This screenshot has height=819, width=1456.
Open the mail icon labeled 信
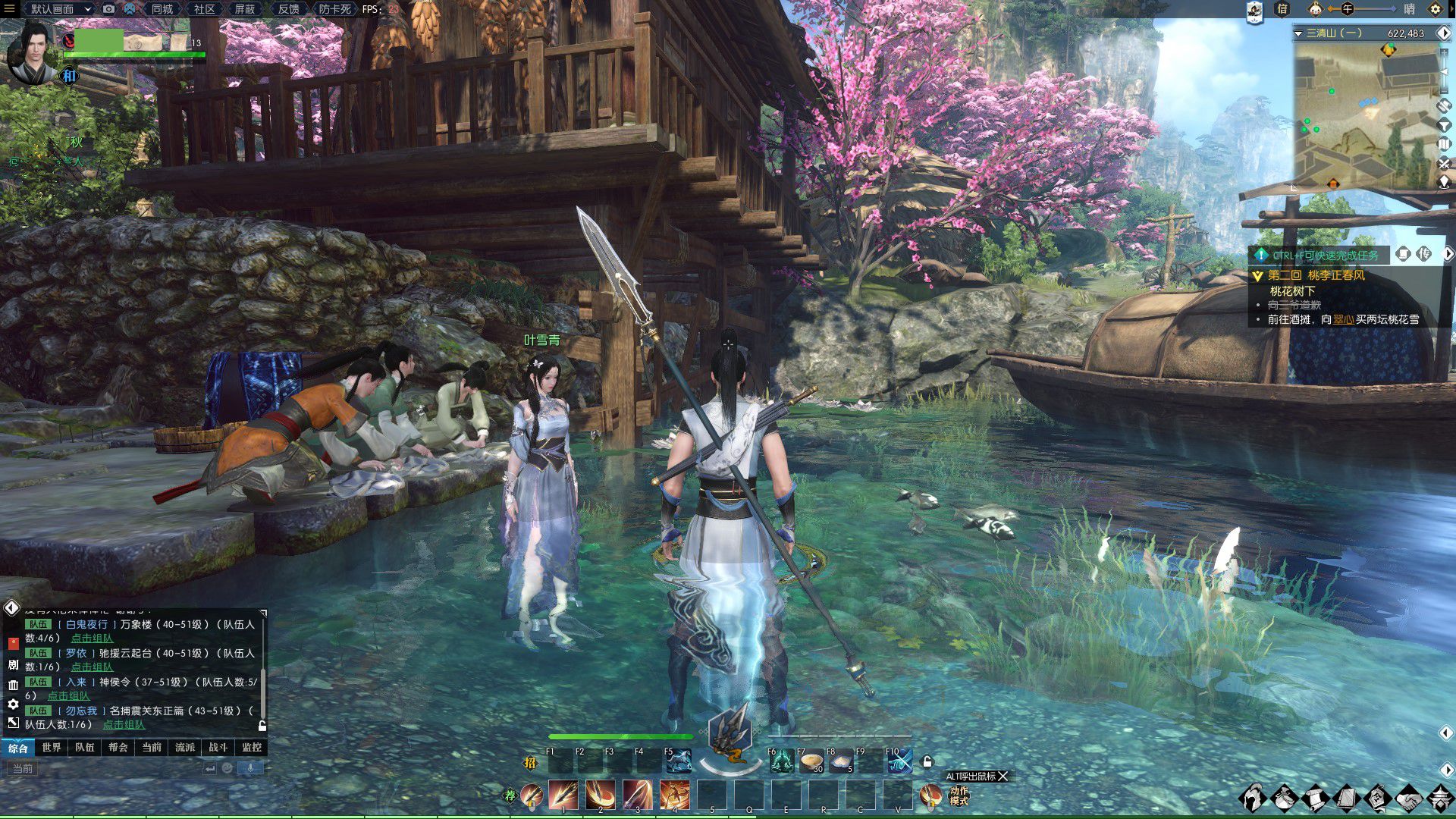coord(1282,9)
